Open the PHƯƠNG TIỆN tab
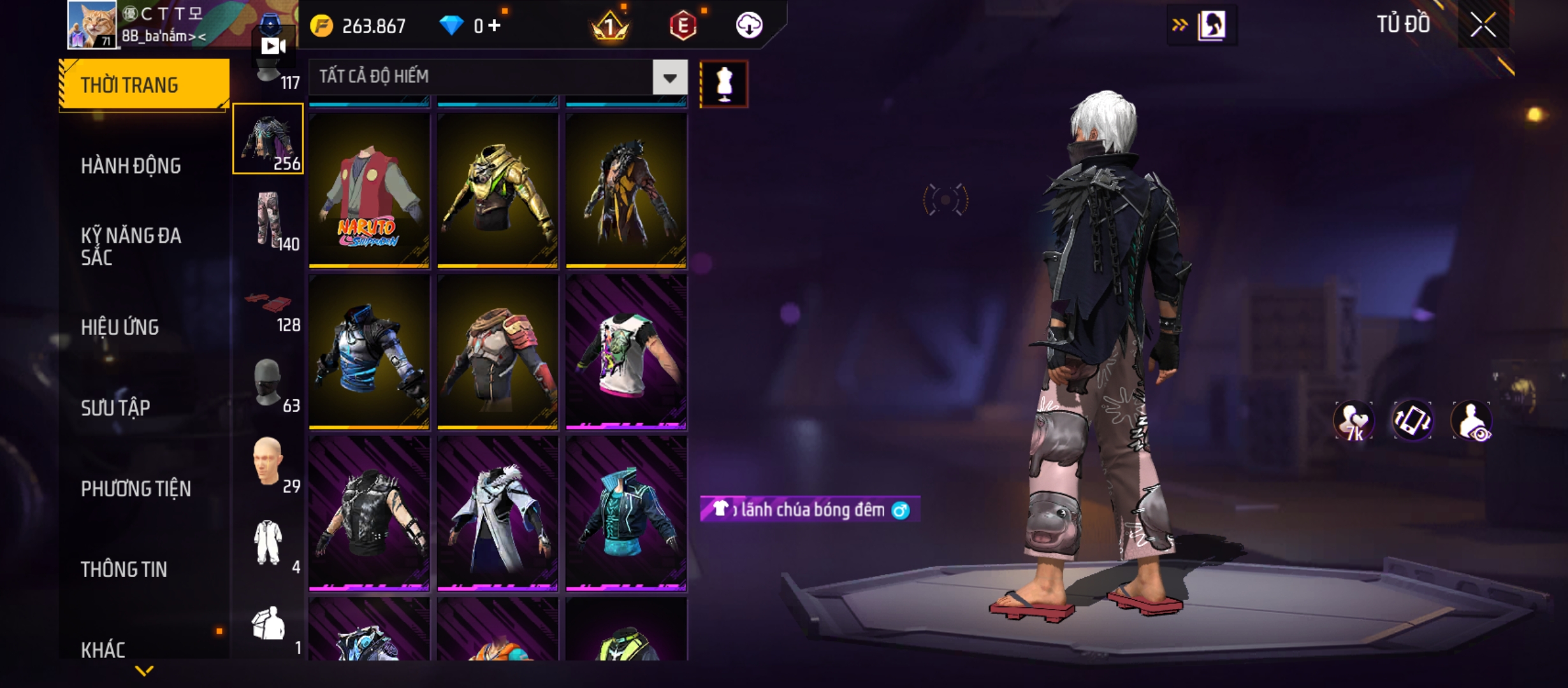The width and height of the screenshot is (1568, 688). click(136, 489)
